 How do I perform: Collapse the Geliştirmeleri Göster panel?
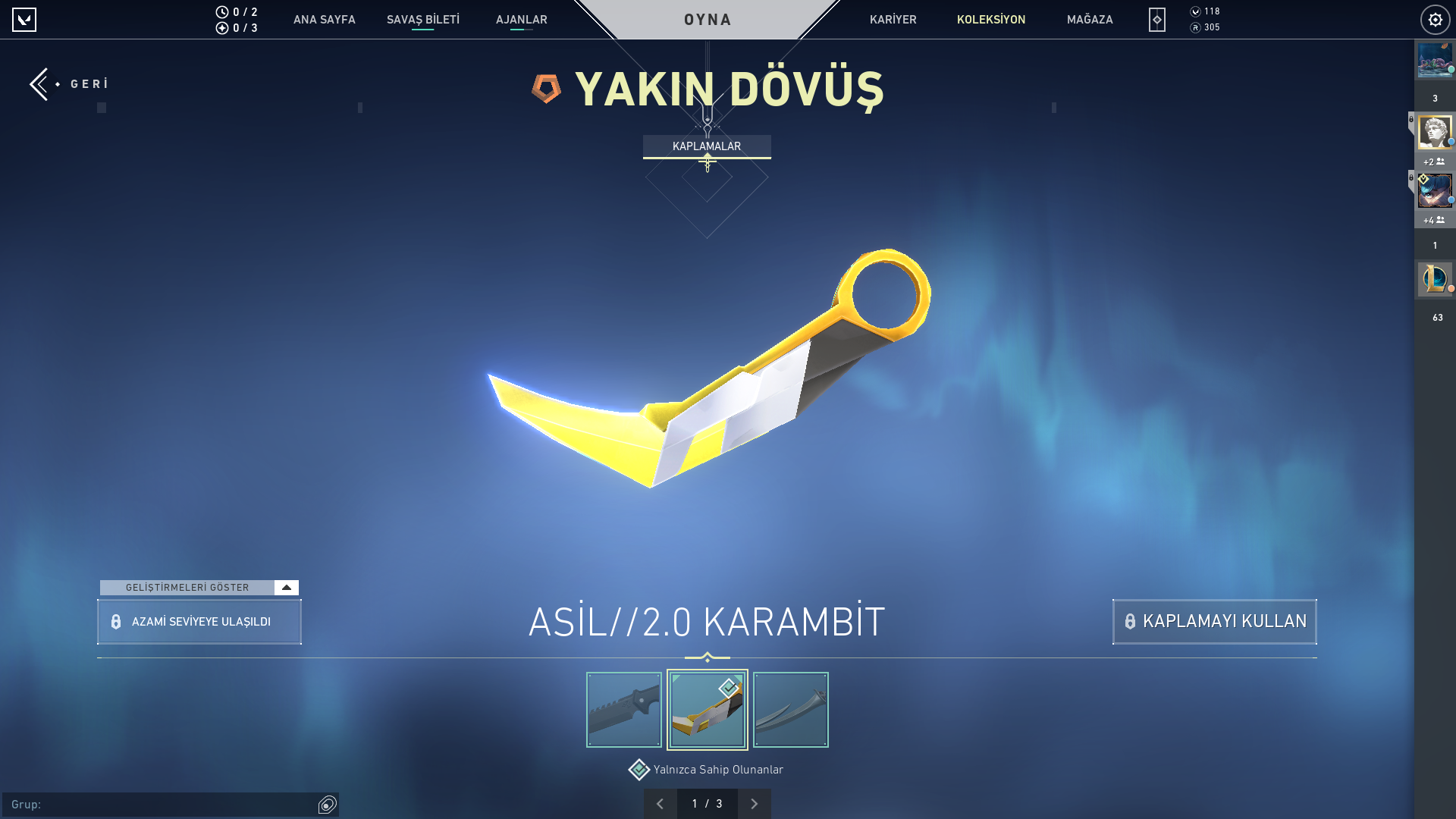tap(286, 587)
